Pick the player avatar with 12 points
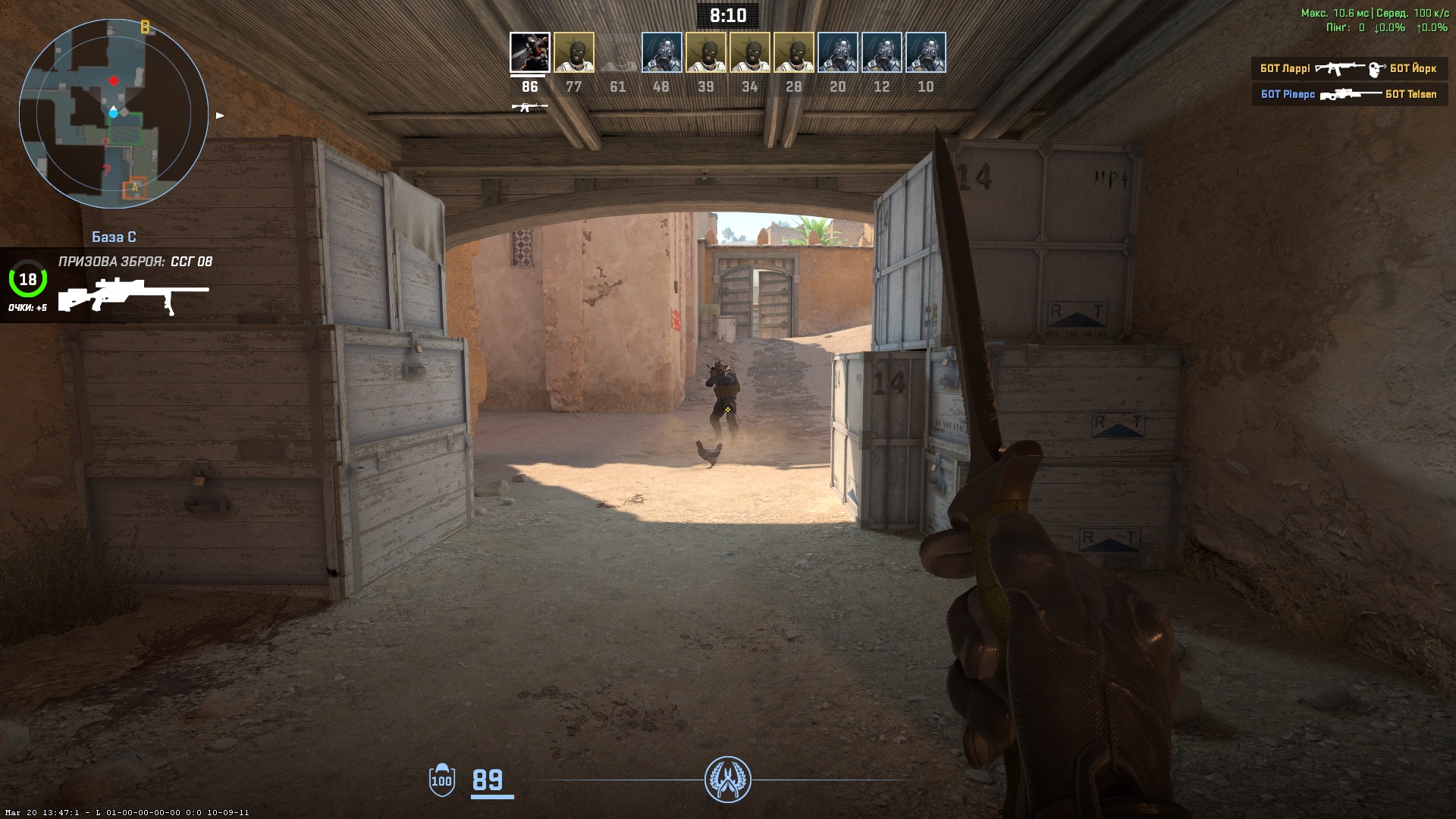Image resolution: width=1456 pixels, height=819 pixels. click(882, 52)
